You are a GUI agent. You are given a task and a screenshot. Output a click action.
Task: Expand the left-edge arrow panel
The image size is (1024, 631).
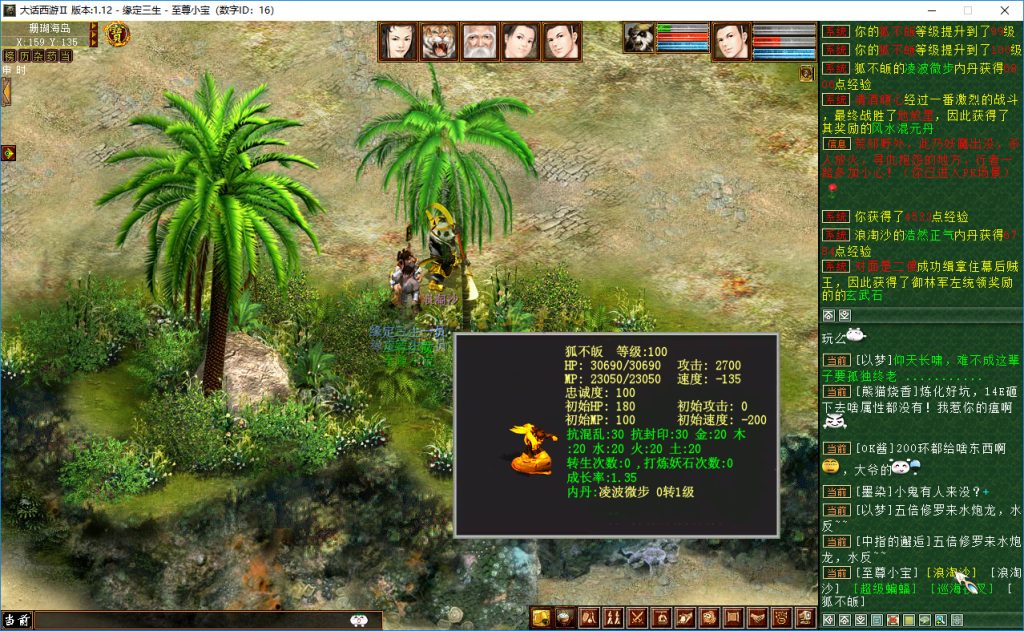(5, 92)
